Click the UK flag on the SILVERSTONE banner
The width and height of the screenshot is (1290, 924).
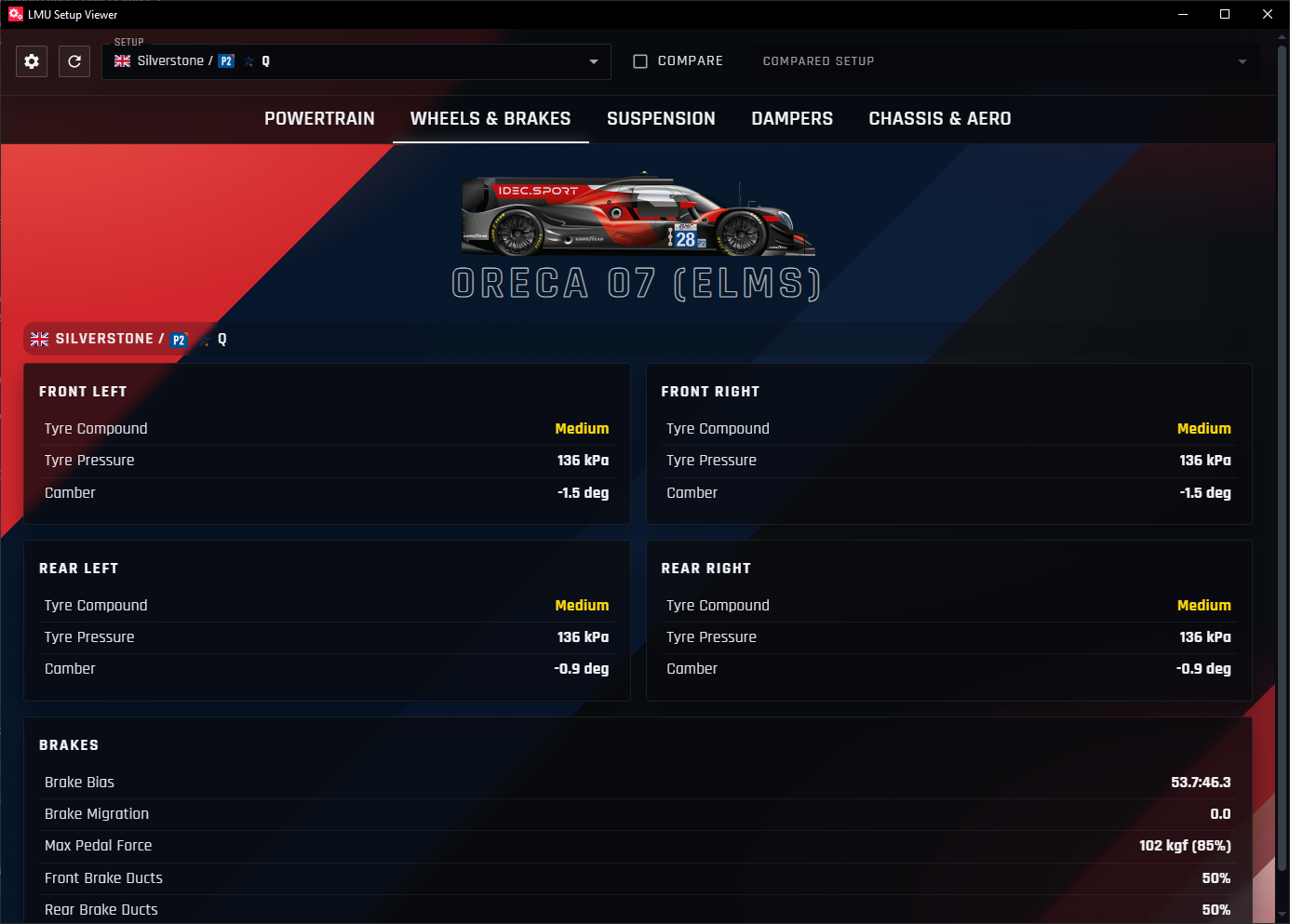tap(39, 339)
